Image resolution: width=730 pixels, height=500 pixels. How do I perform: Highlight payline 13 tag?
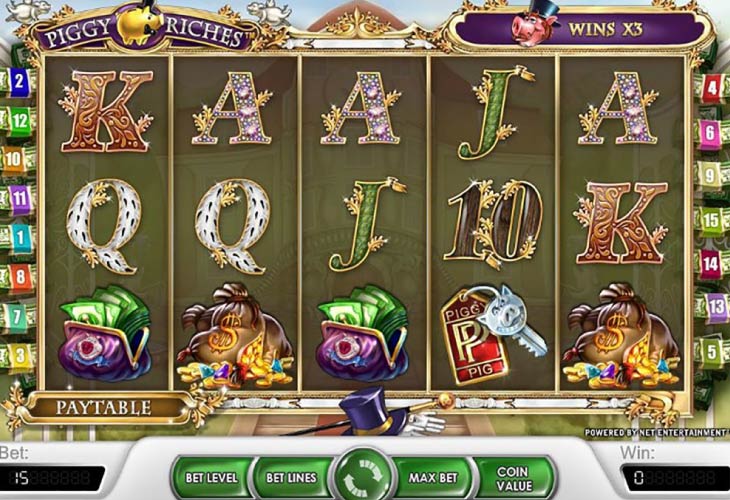(713, 305)
